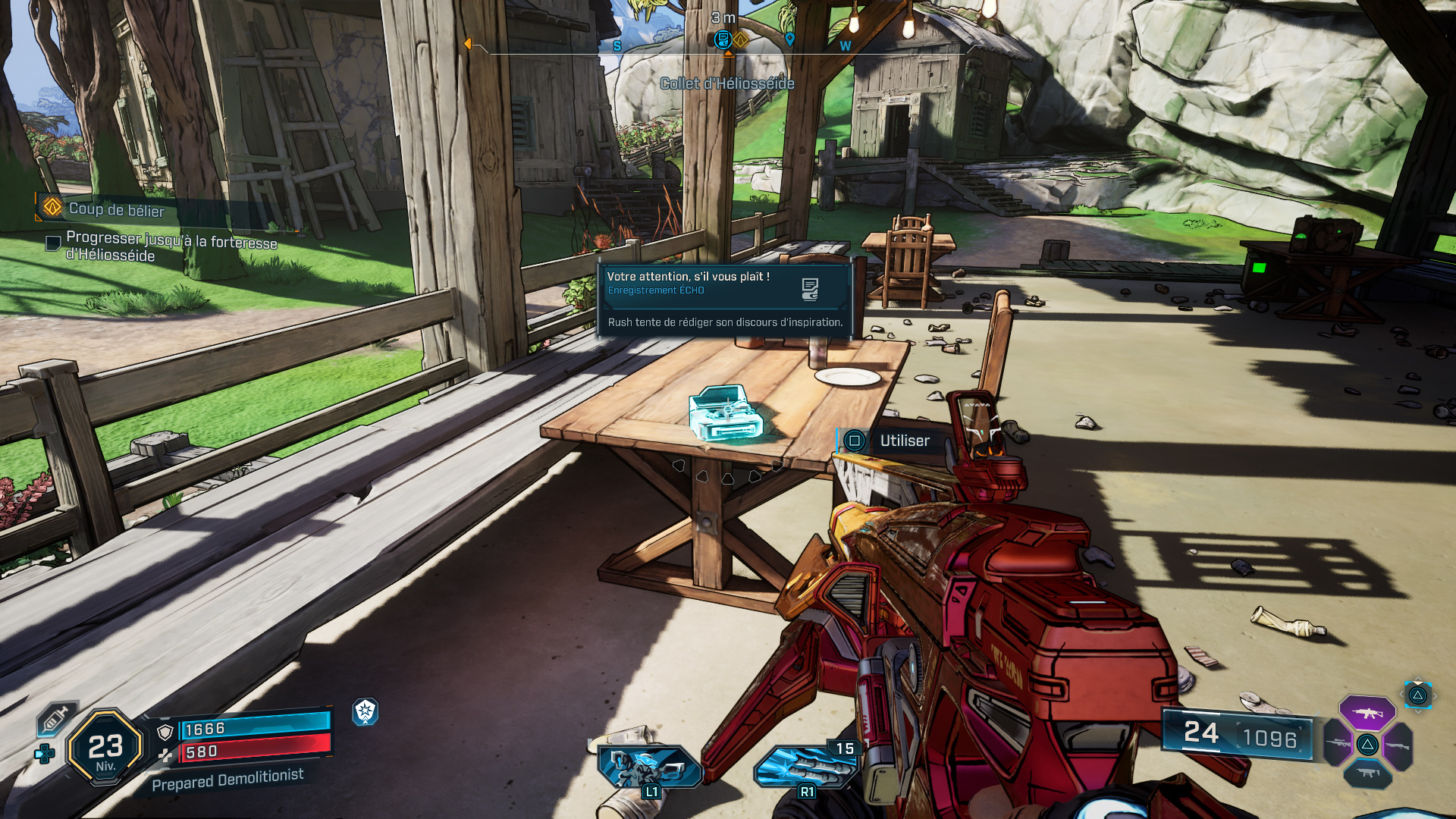Image resolution: width=1456 pixels, height=819 pixels.
Task: Open the Votre attention ECHO recording panel
Action: point(724,299)
